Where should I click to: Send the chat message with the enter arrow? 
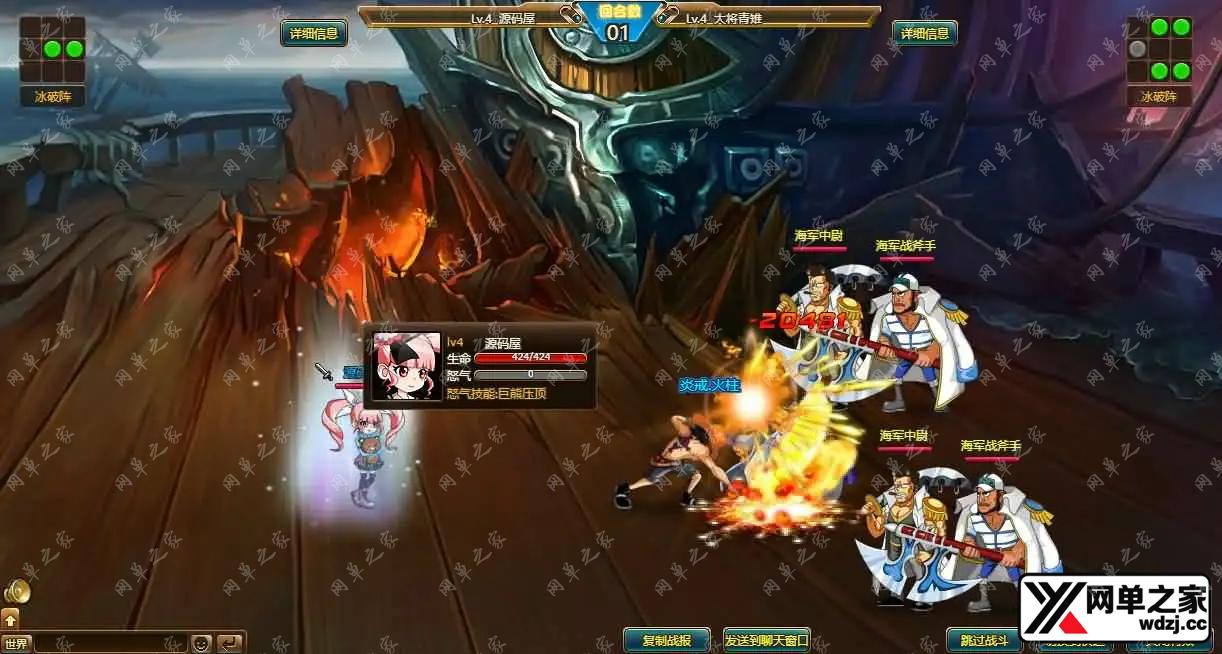tap(230, 643)
